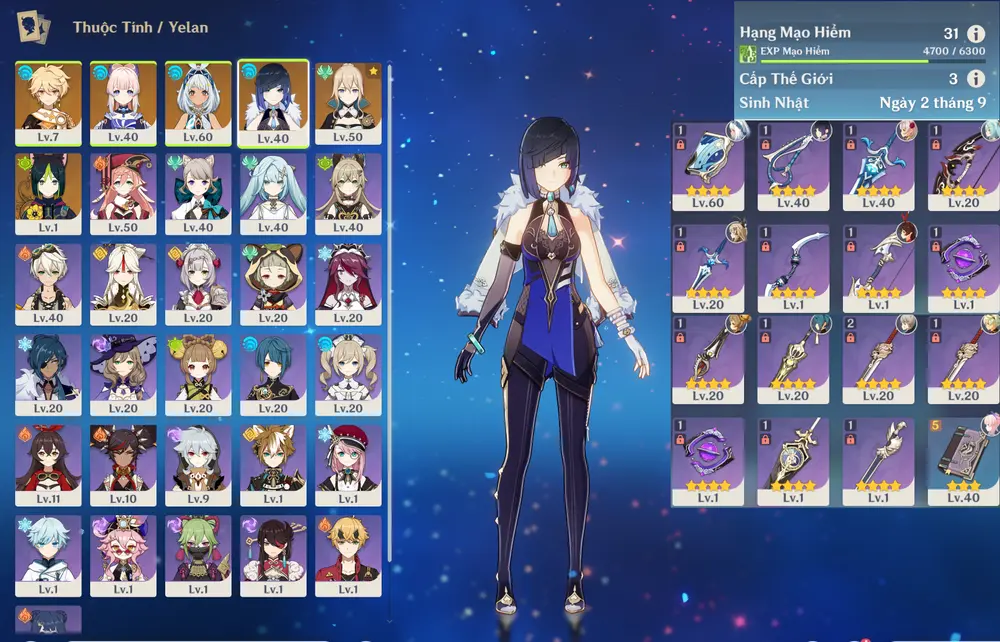Image resolution: width=1000 pixels, height=642 pixels.
Task: Pick Kaeya's eyepatch portrait
Action: pyautogui.click(x=48, y=374)
